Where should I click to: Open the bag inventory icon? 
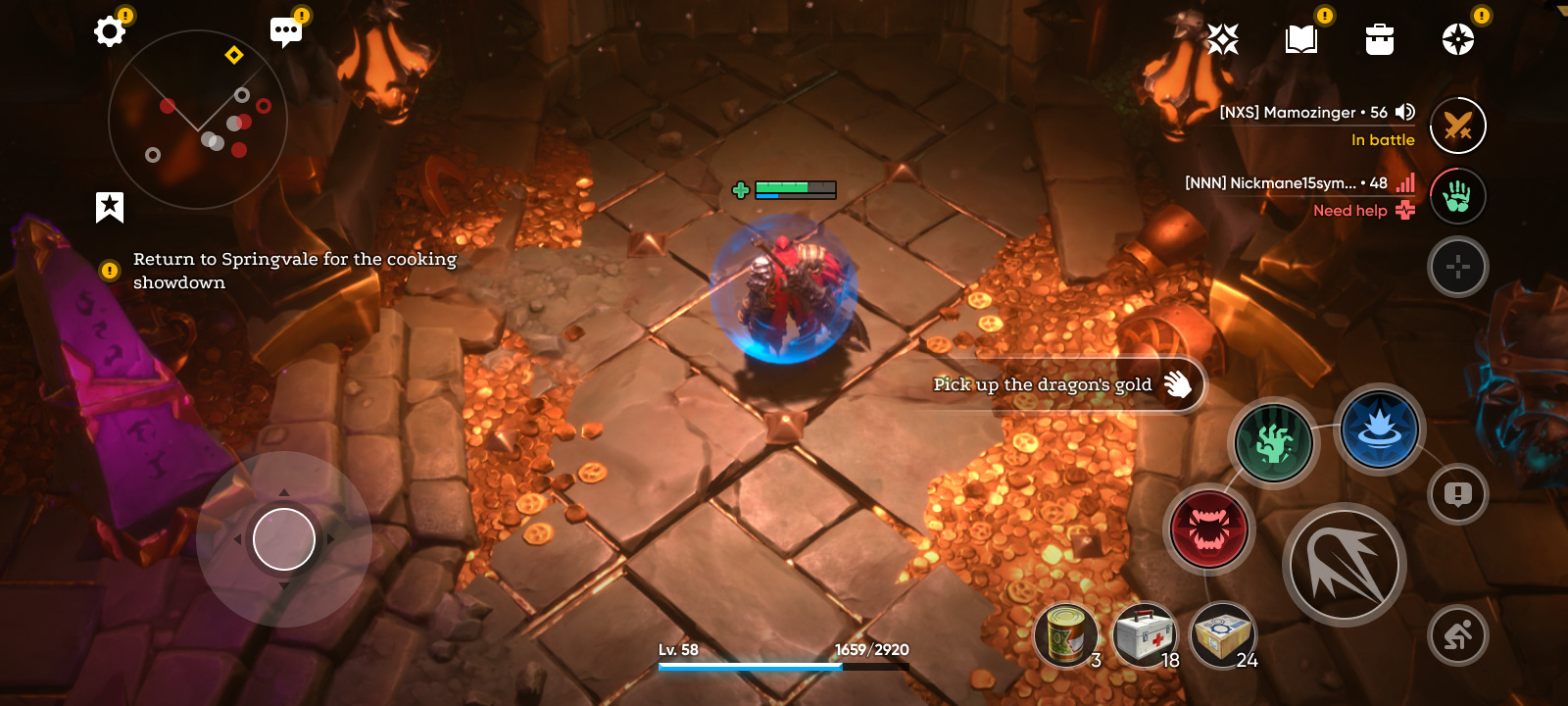point(1380,39)
